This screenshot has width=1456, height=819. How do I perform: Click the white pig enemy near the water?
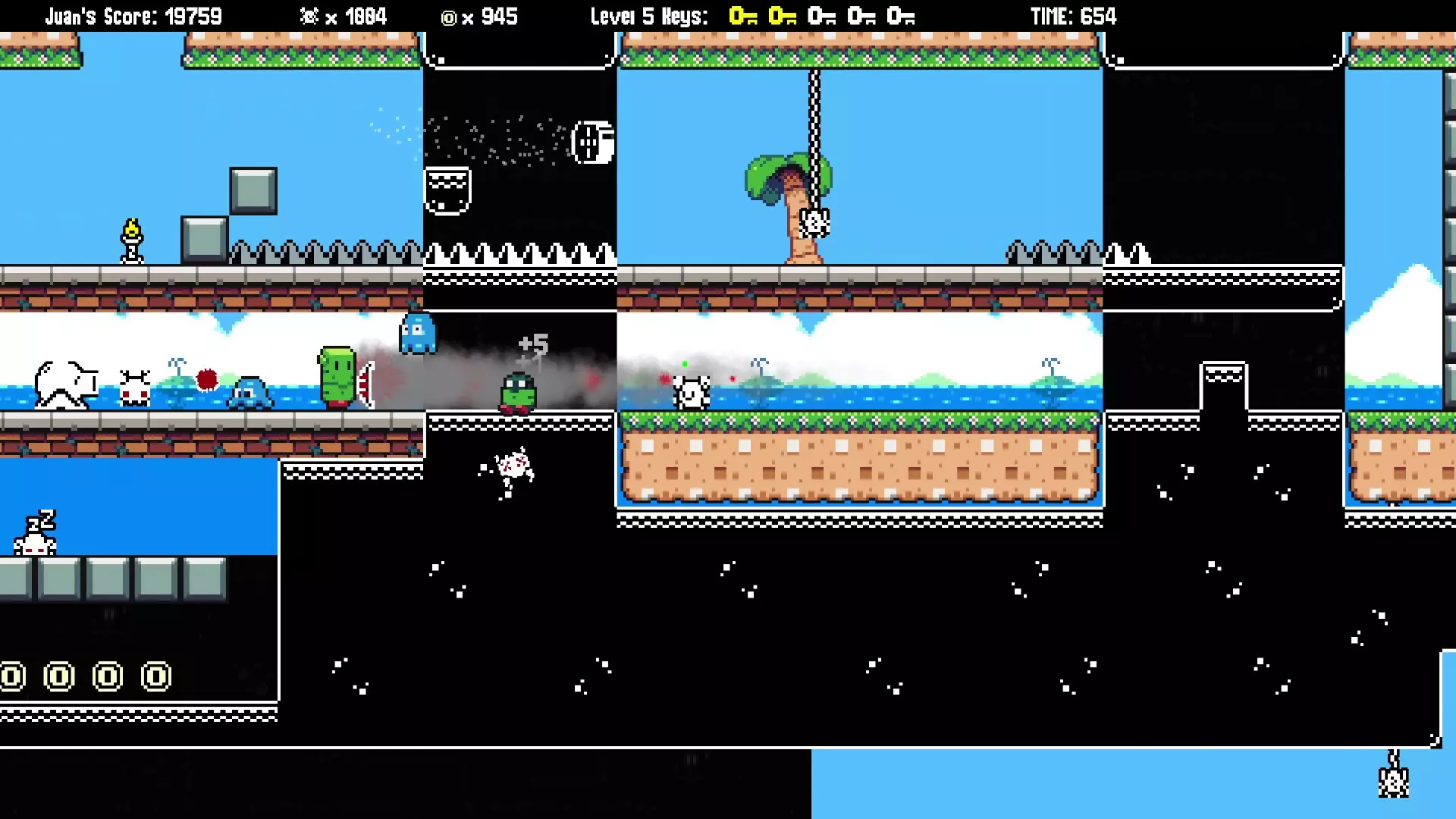pos(64,383)
